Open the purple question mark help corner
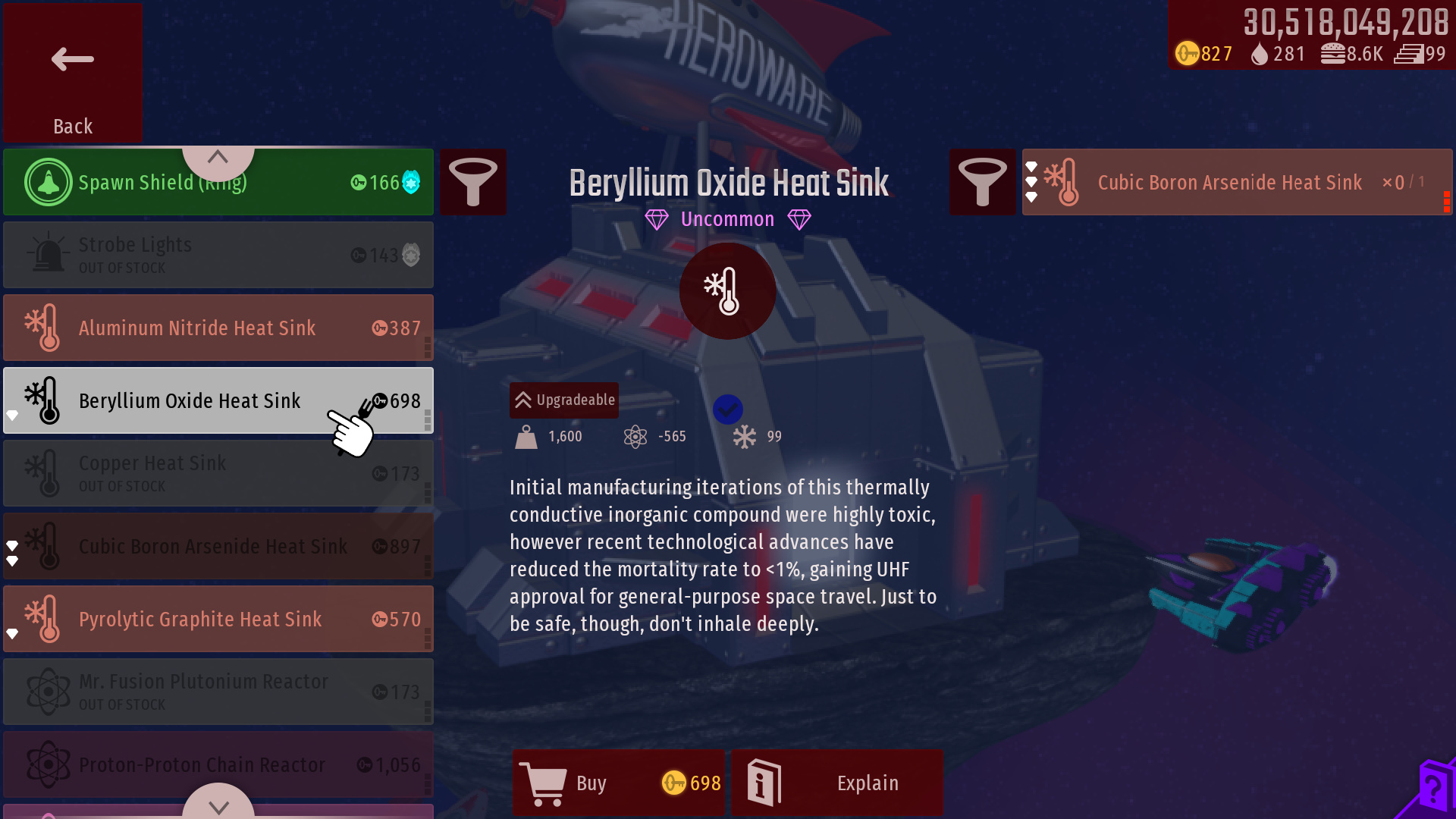This screenshot has height=819, width=1456. [x=1432, y=790]
